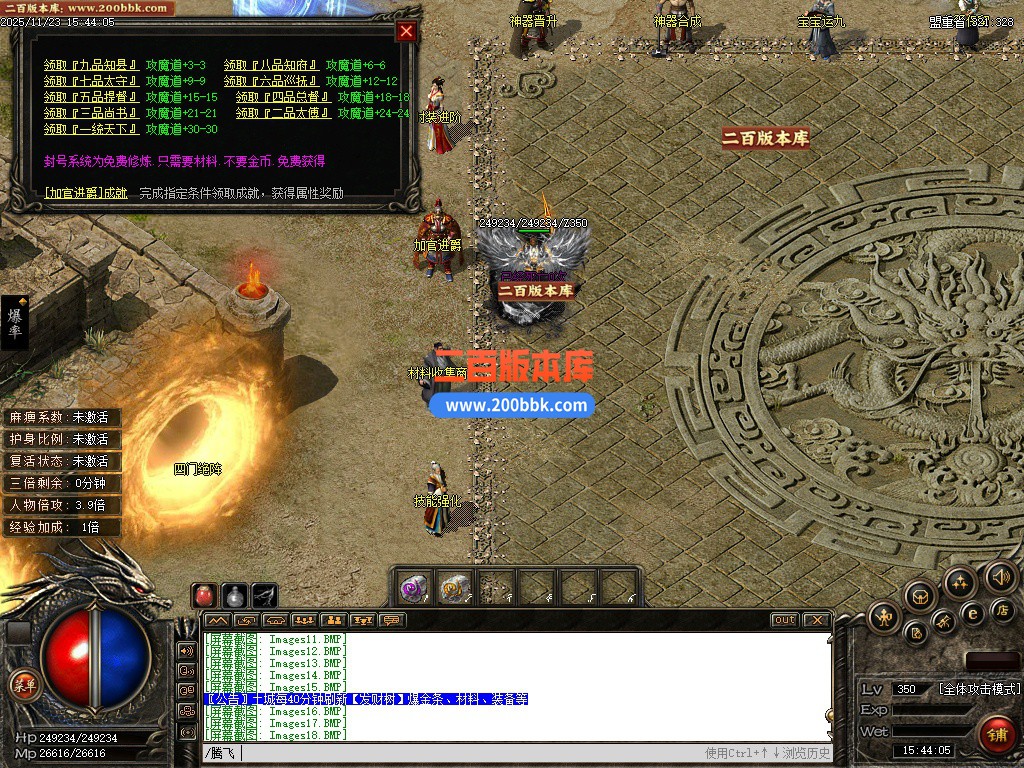The image size is (1024, 768).
Task: Use the red health potion slot
Action: click(x=204, y=595)
